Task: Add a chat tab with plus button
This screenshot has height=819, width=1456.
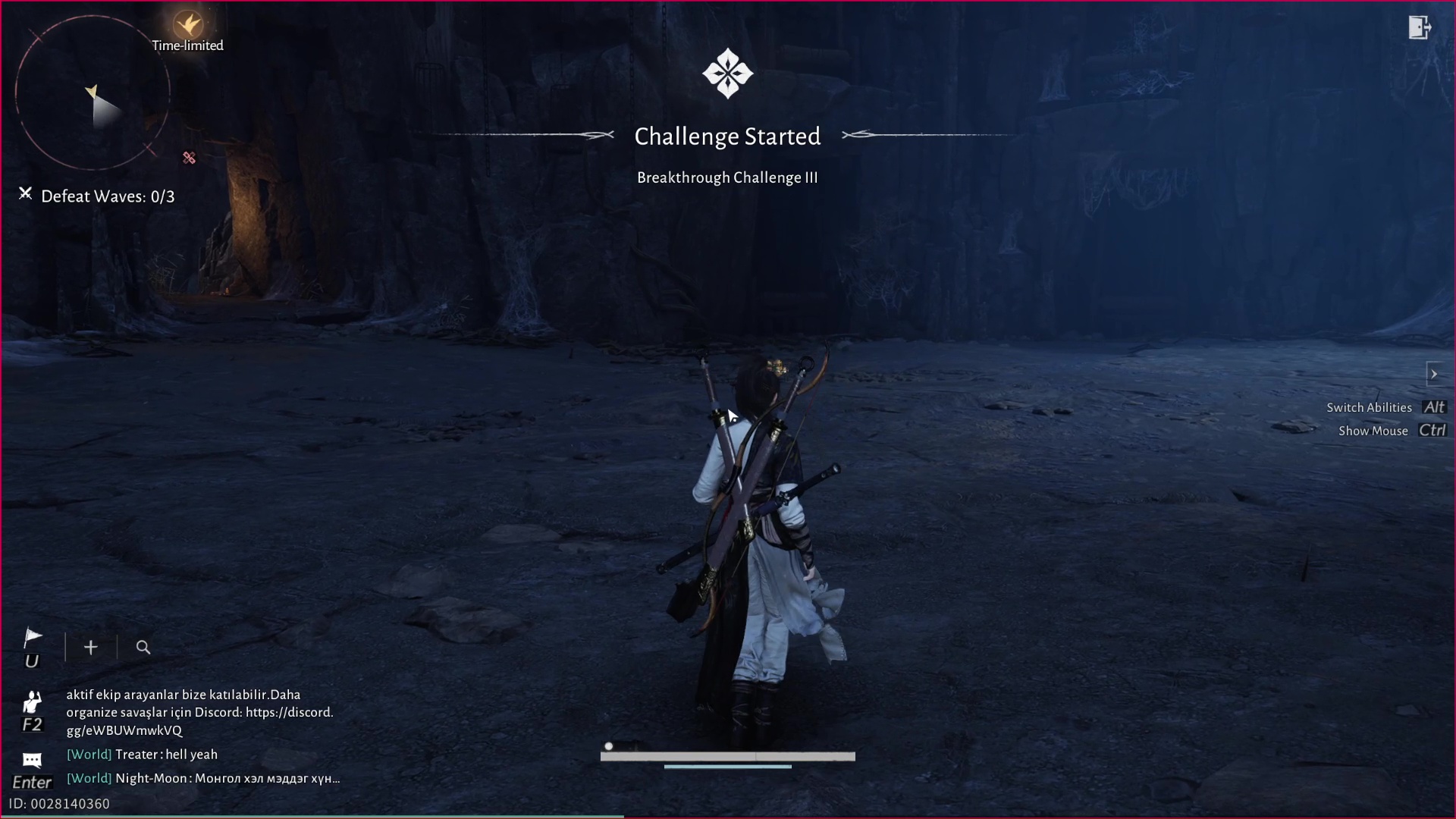Action: (x=91, y=648)
